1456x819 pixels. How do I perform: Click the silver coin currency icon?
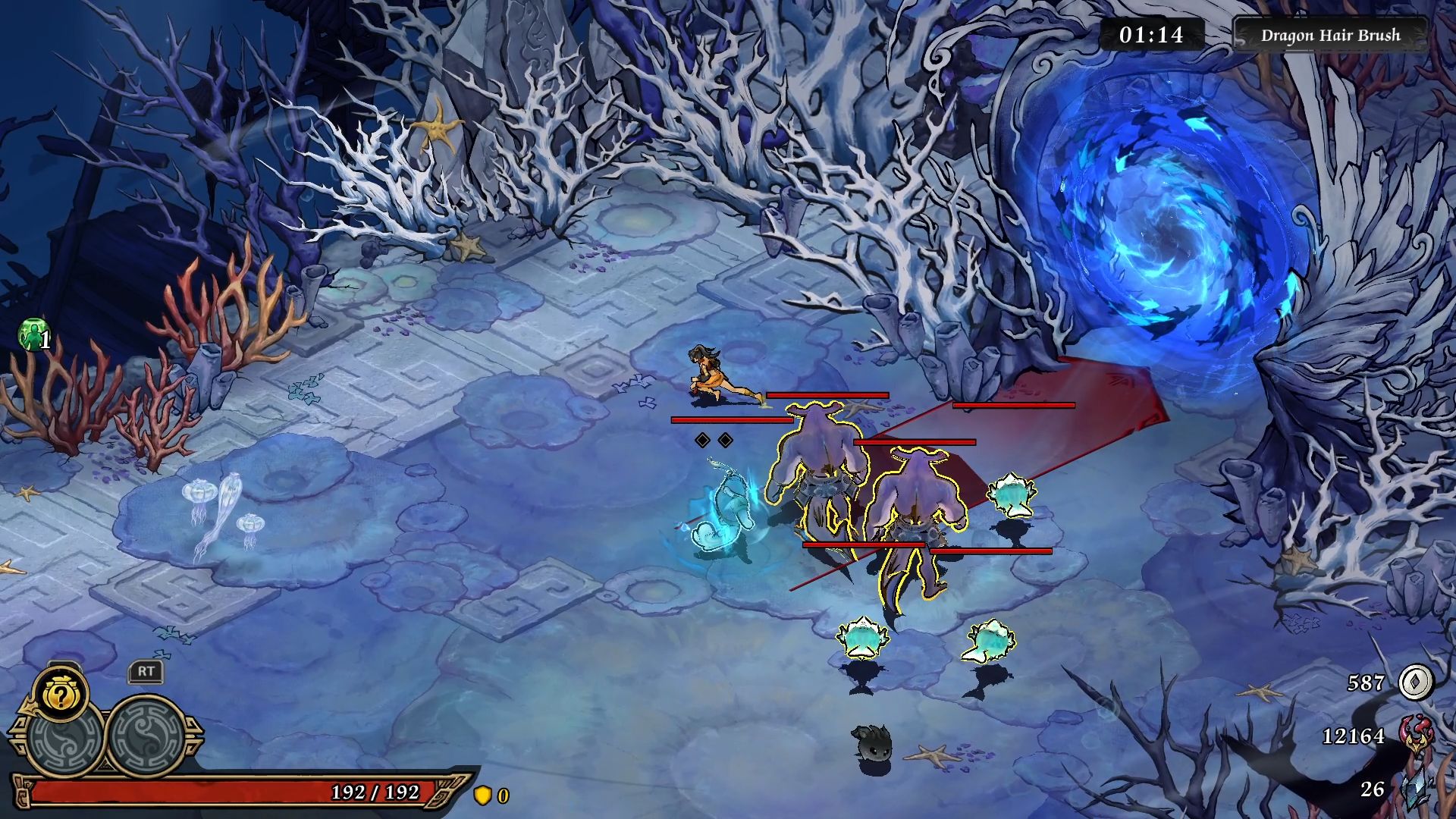[x=1414, y=682]
